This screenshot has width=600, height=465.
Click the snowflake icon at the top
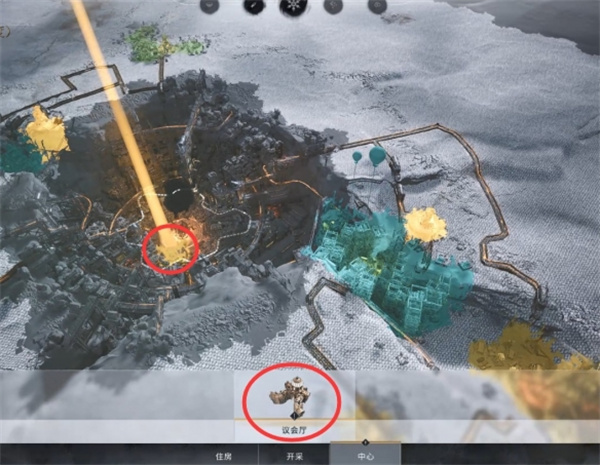point(293,6)
